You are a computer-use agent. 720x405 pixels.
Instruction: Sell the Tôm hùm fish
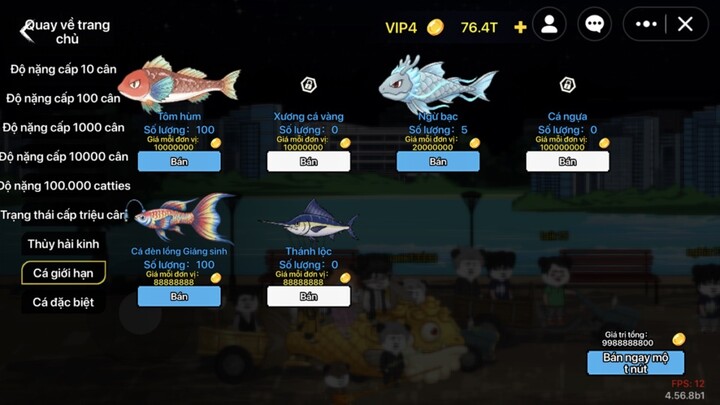point(179,161)
